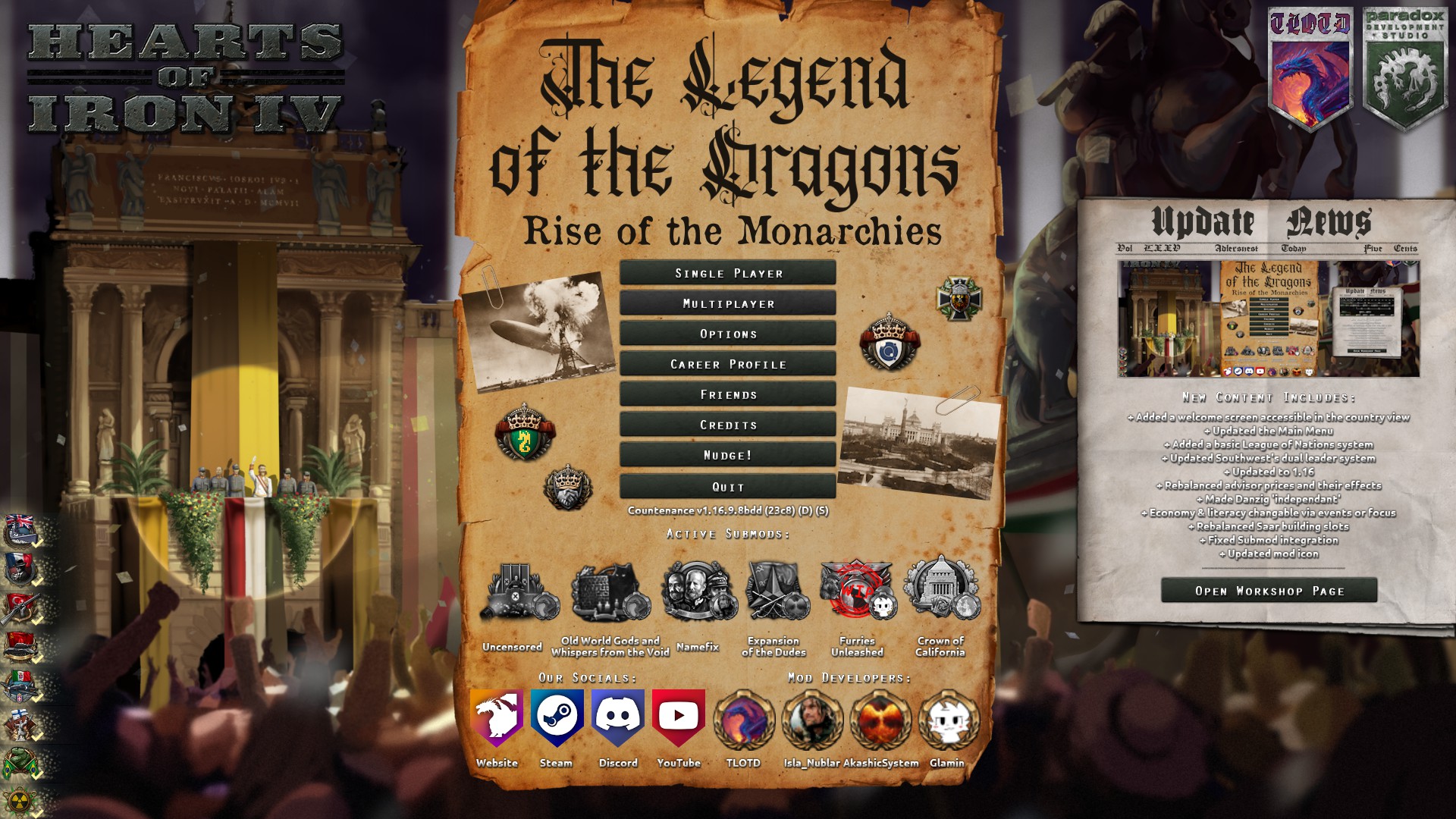Click the Update News screenshot thumbnail
The image size is (1456, 819).
click(x=1268, y=319)
